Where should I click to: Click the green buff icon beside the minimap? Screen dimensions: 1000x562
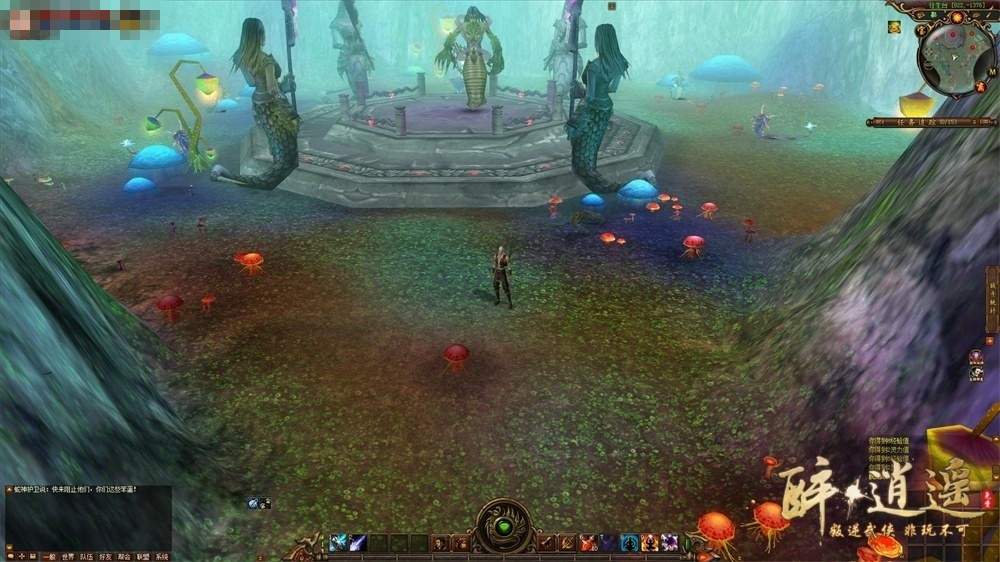click(x=894, y=27)
